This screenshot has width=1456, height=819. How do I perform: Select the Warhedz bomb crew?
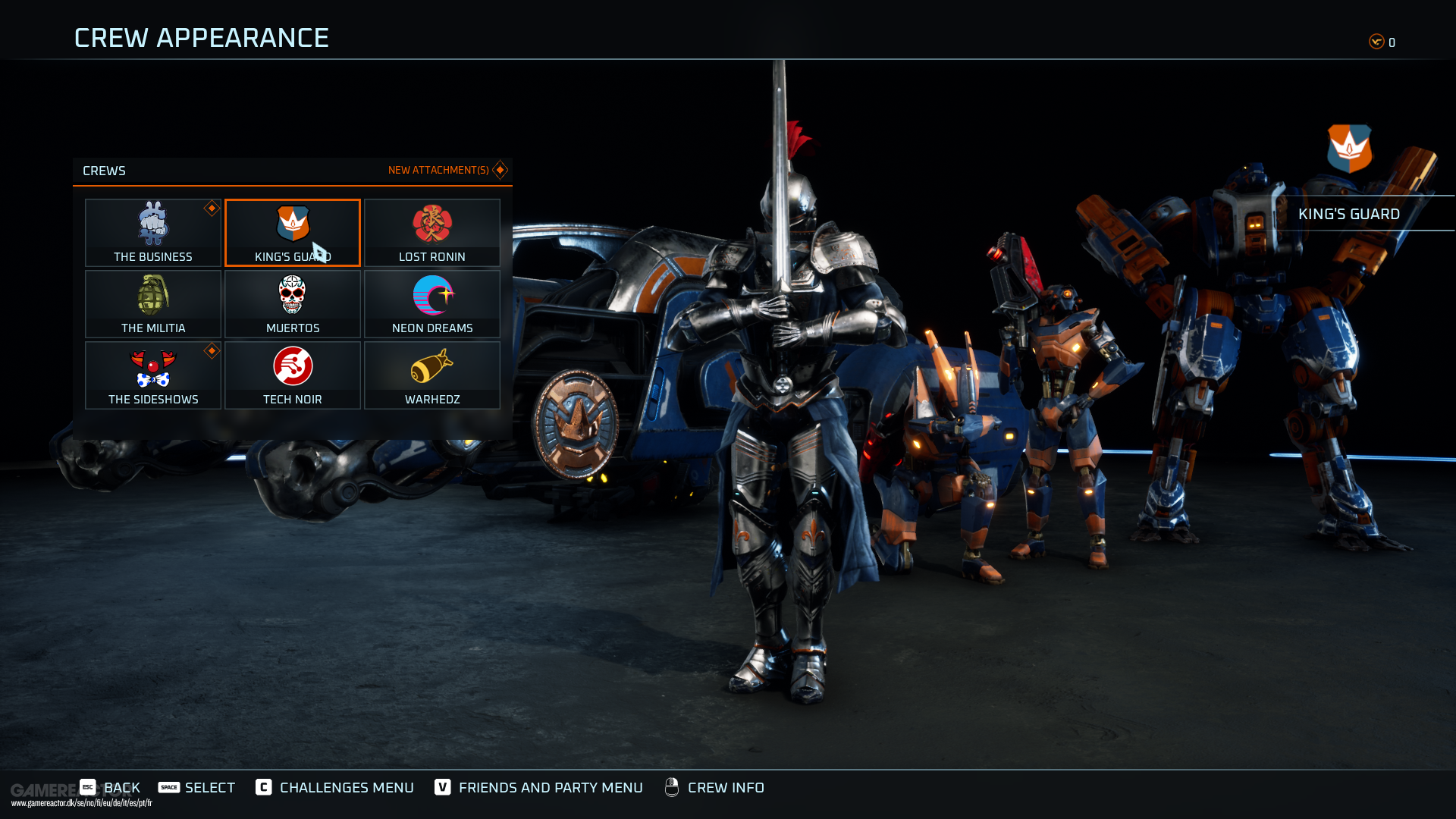(x=432, y=375)
